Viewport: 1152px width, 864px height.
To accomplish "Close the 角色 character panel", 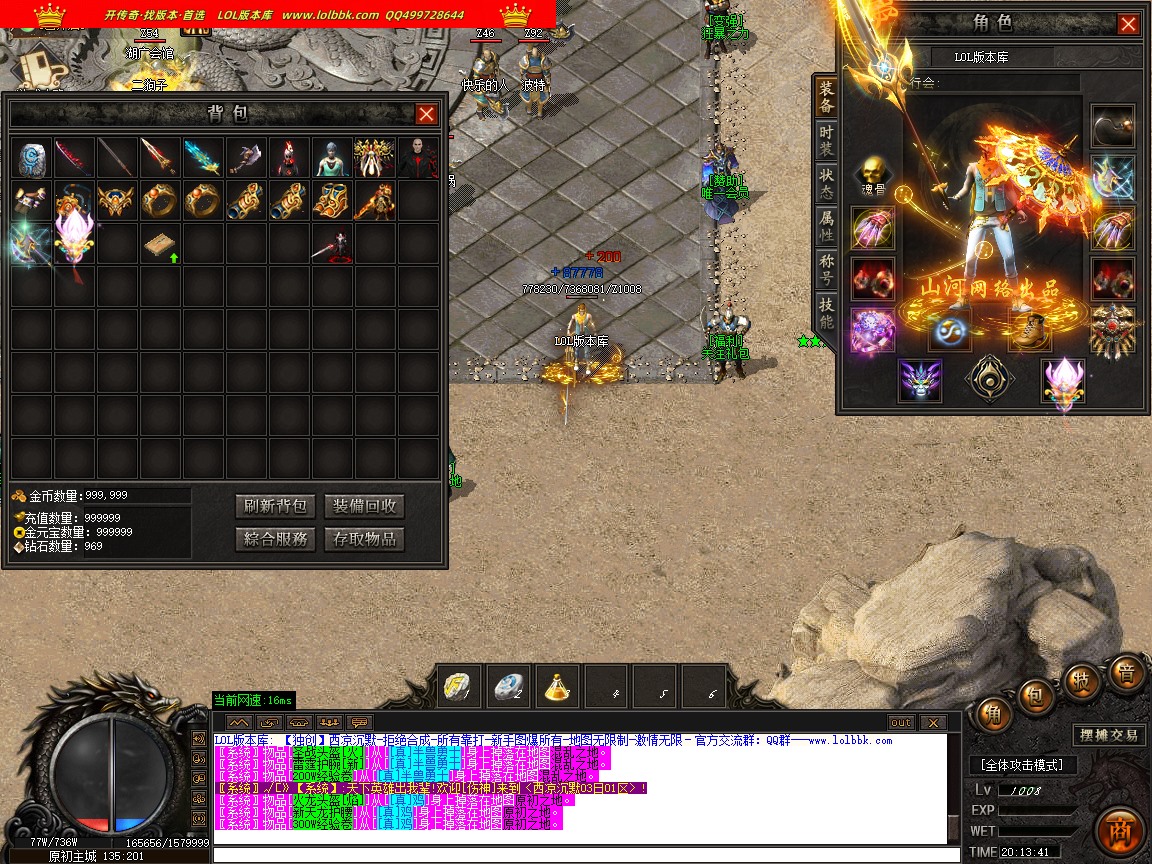I will [1128, 24].
